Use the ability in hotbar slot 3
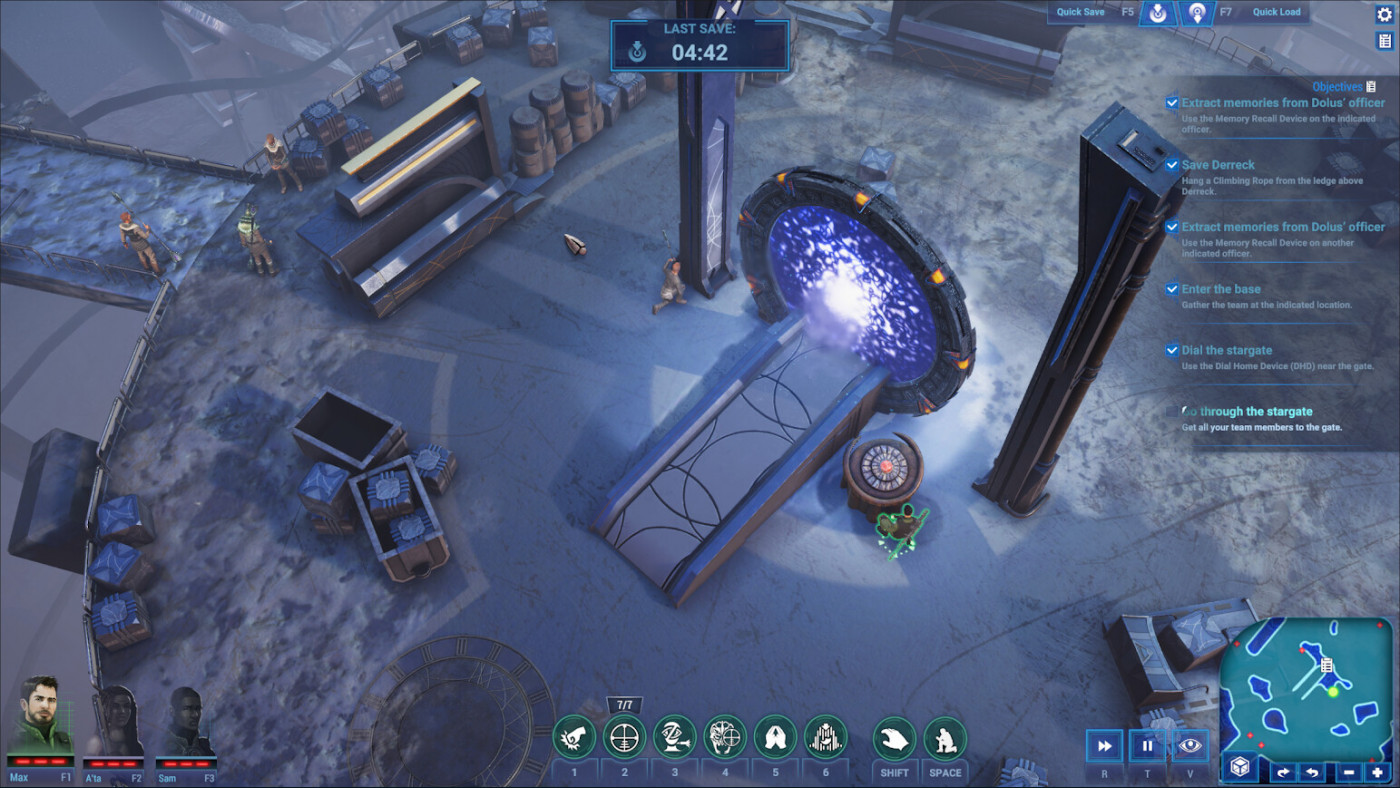Image resolution: width=1400 pixels, height=788 pixels. coord(672,737)
